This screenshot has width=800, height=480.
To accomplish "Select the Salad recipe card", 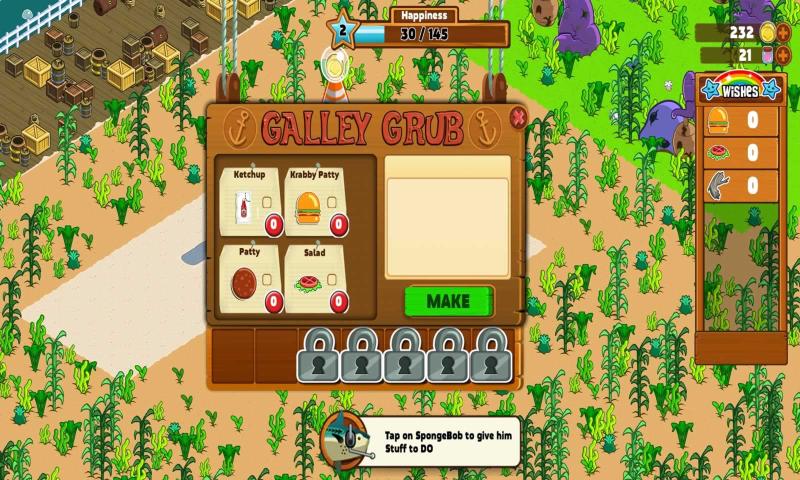I will pos(316,280).
